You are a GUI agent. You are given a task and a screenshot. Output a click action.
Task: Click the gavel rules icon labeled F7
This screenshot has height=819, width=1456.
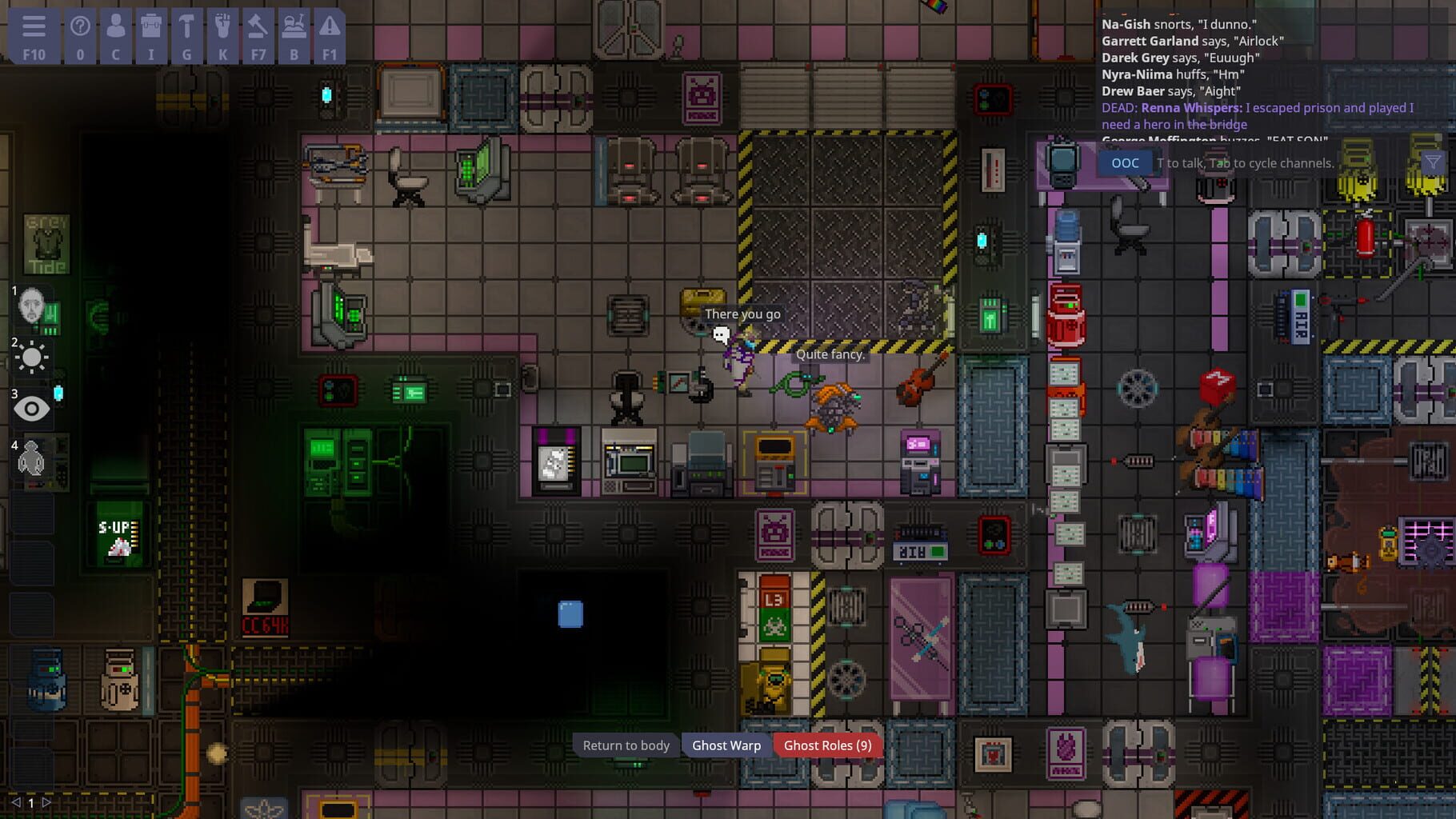[258, 33]
